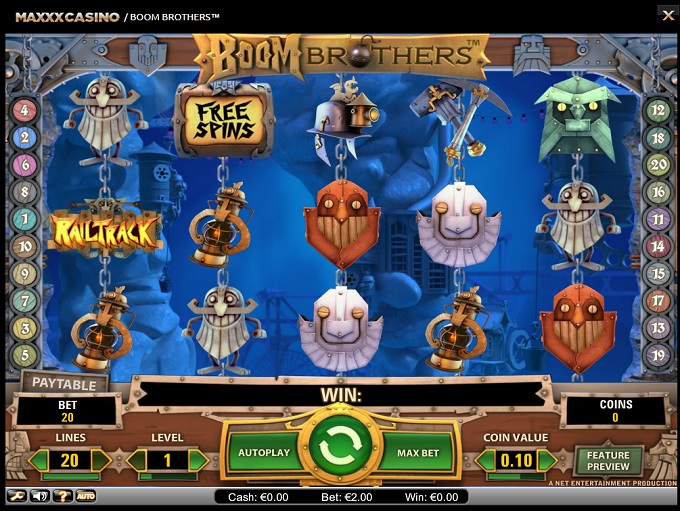680x511 pixels.
Task: Raise the bet Level
Action: pyautogui.click(x=197, y=461)
